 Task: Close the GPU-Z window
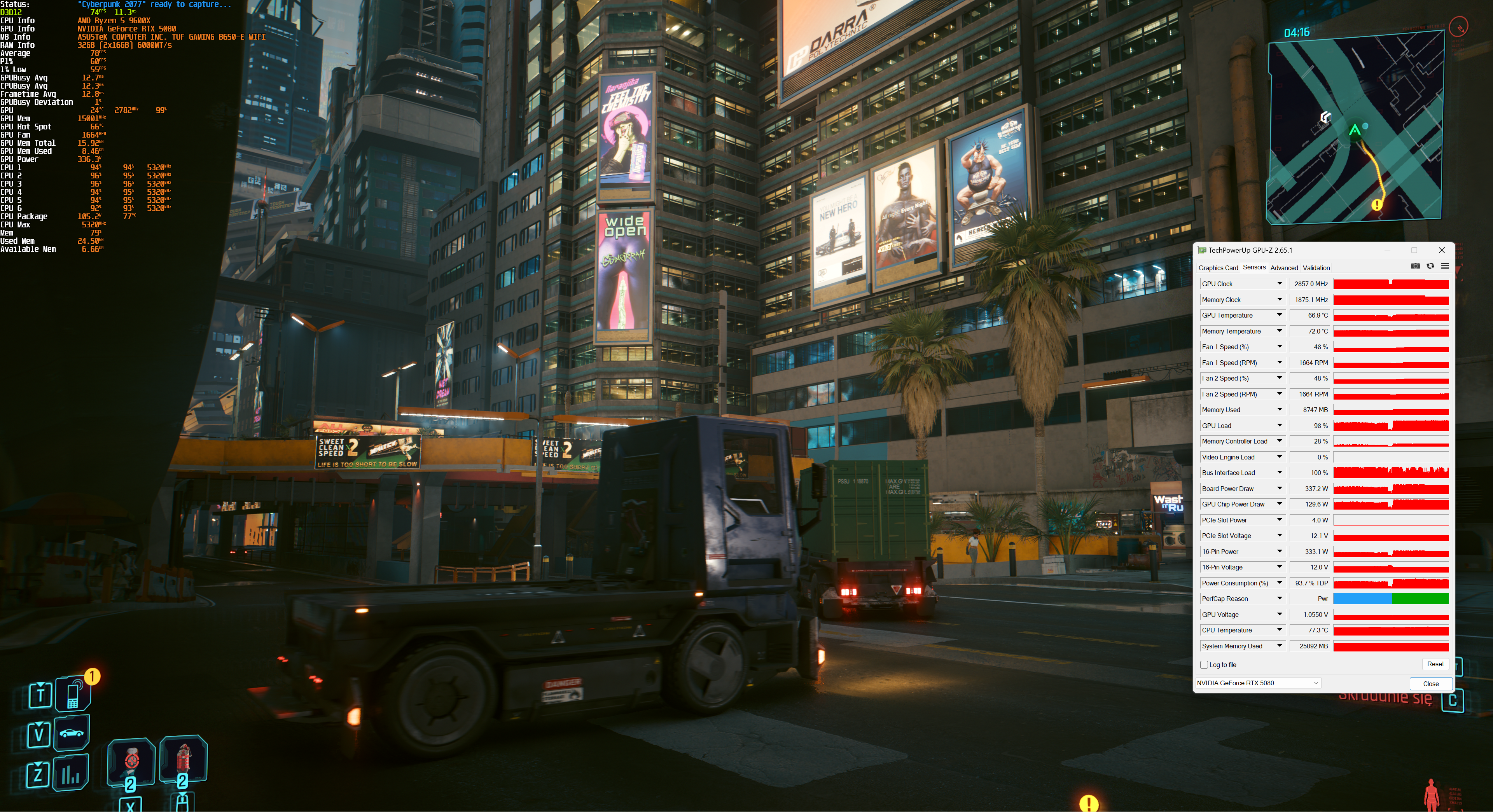point(1441,250)
